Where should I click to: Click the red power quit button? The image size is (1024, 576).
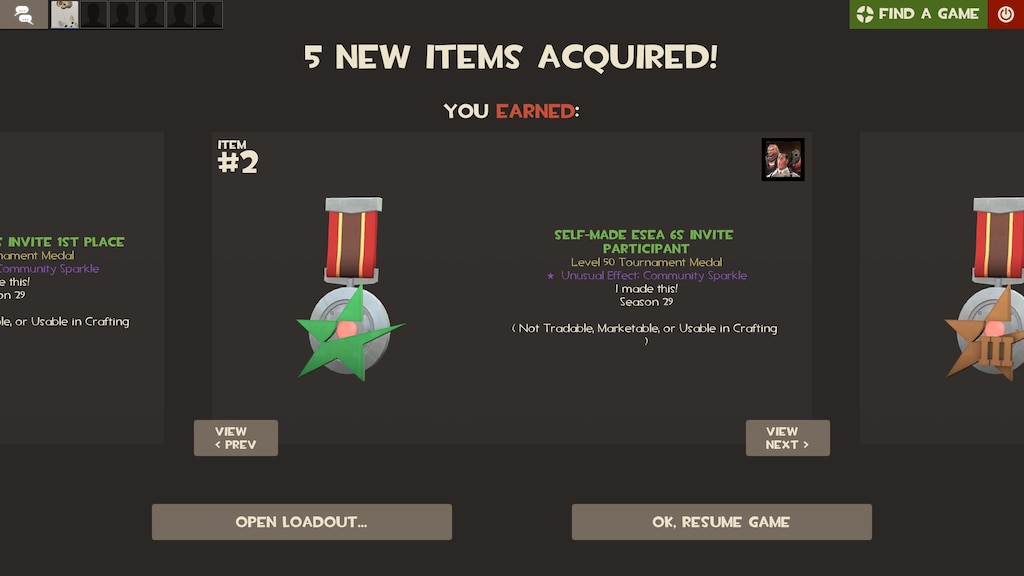coord(1006,14)
